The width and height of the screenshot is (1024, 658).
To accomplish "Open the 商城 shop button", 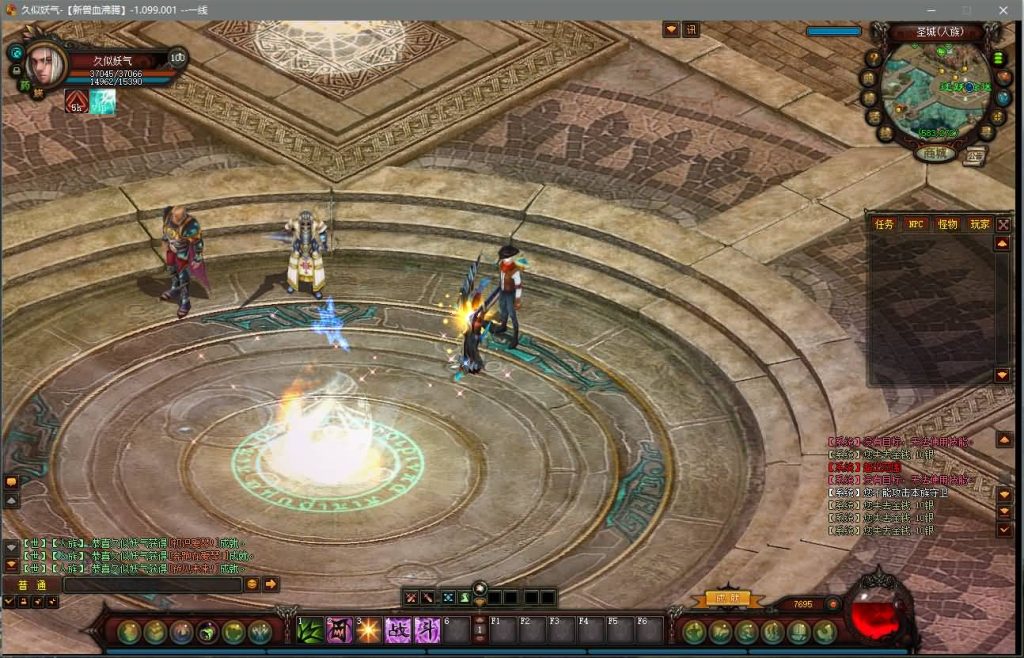I will pos(935,154).
